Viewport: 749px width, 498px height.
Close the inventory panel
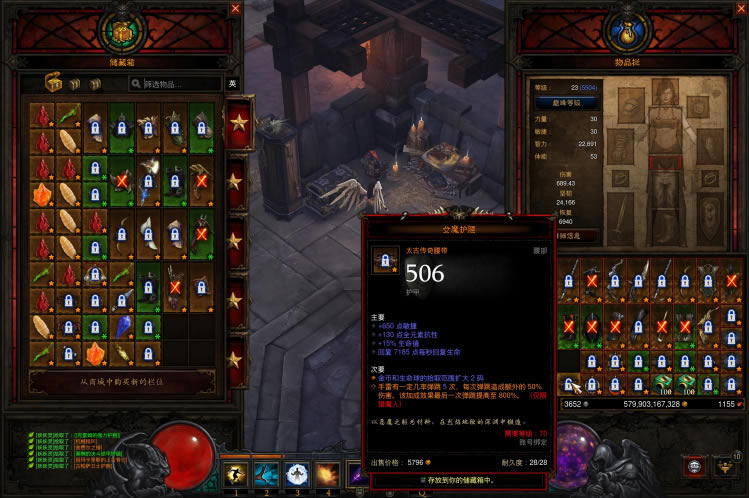[740, 8]
